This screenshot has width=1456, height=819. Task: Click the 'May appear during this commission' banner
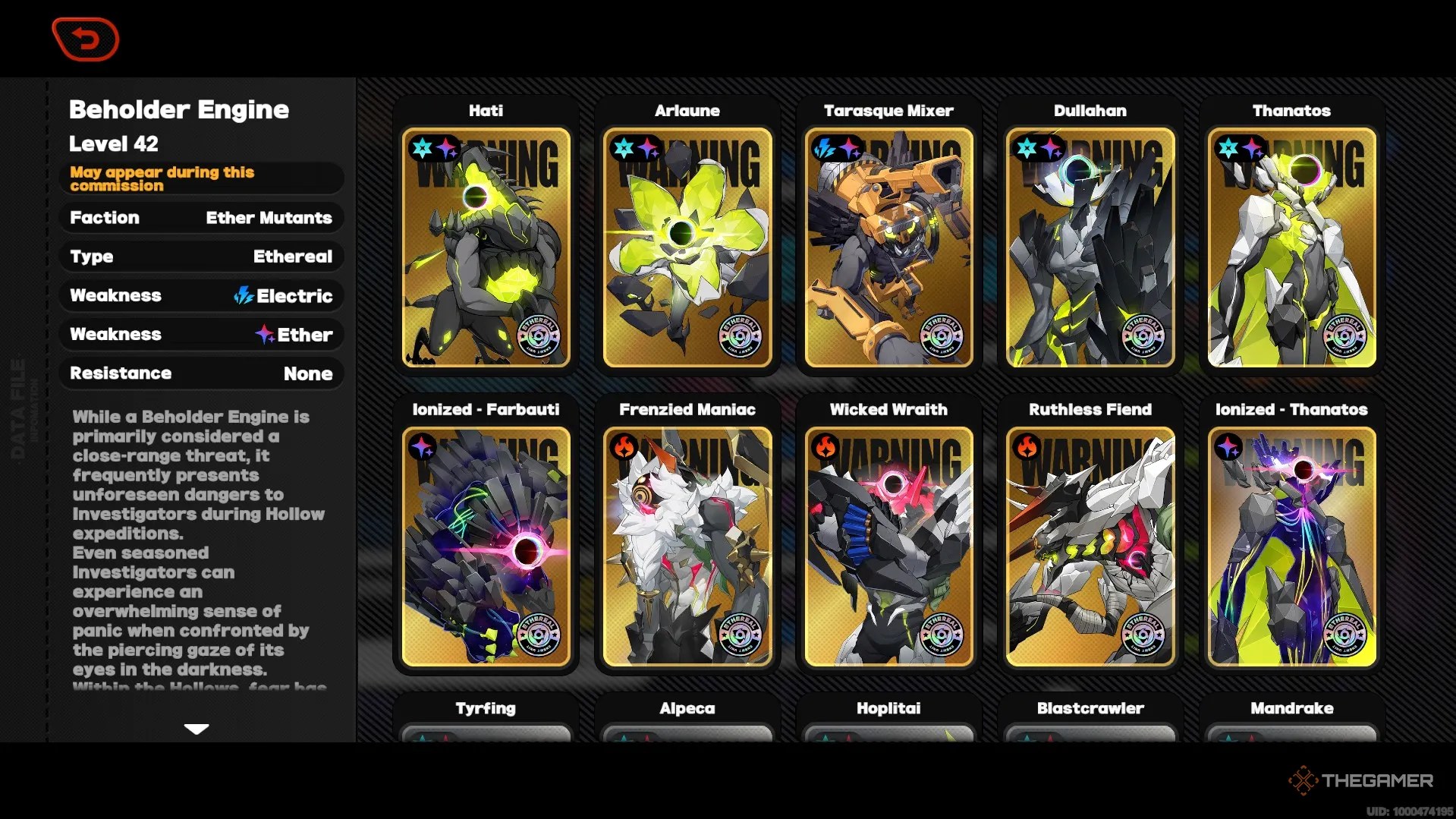coord(202,179)
